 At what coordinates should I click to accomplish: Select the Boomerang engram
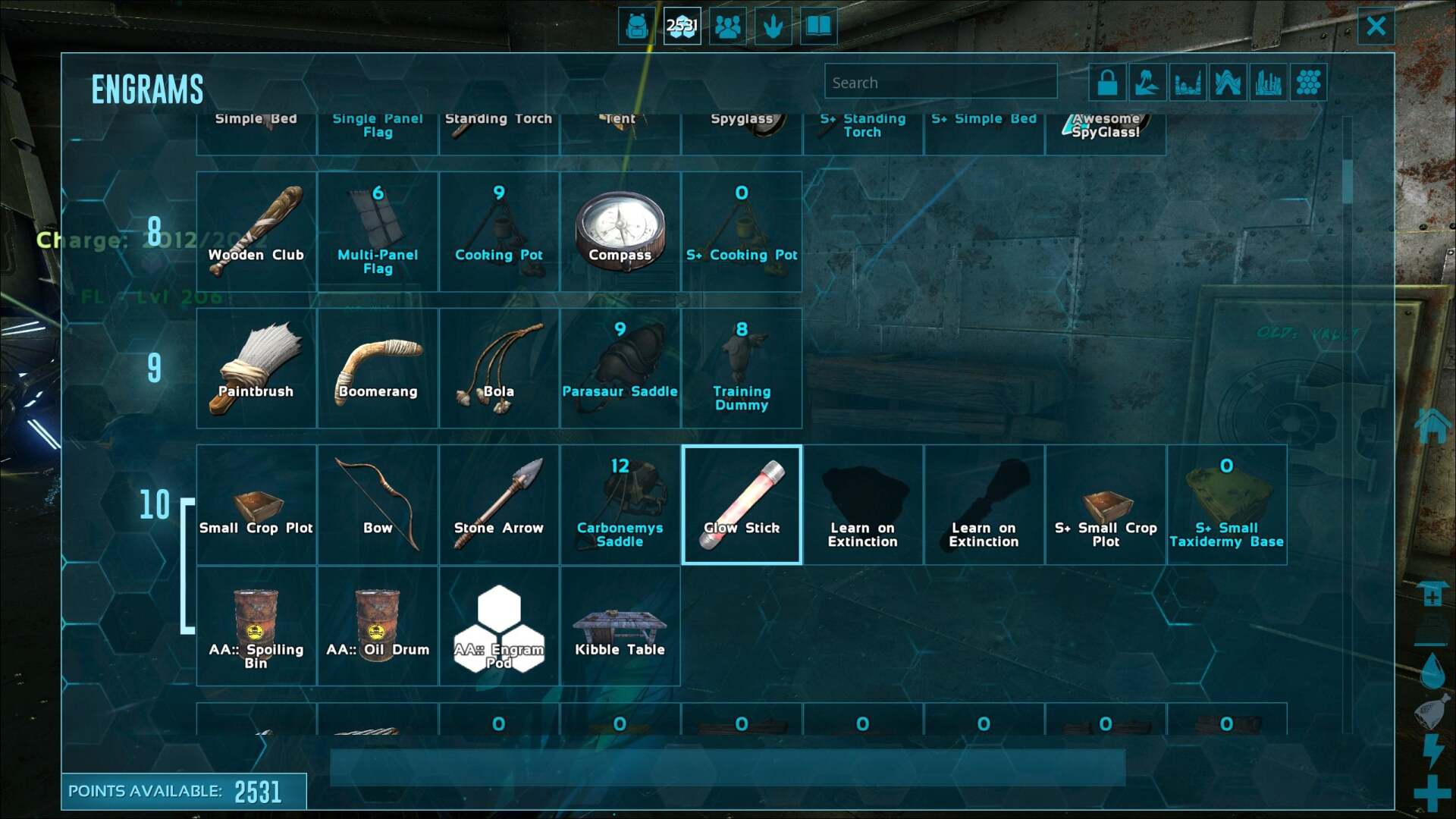point(378,368)
